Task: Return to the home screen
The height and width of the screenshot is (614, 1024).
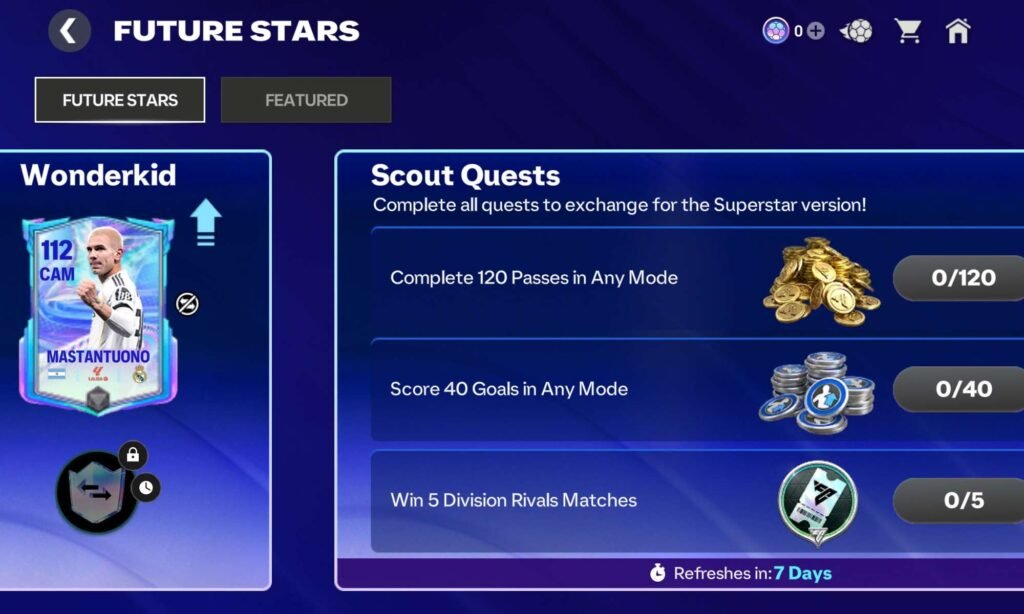Action: 958,31
